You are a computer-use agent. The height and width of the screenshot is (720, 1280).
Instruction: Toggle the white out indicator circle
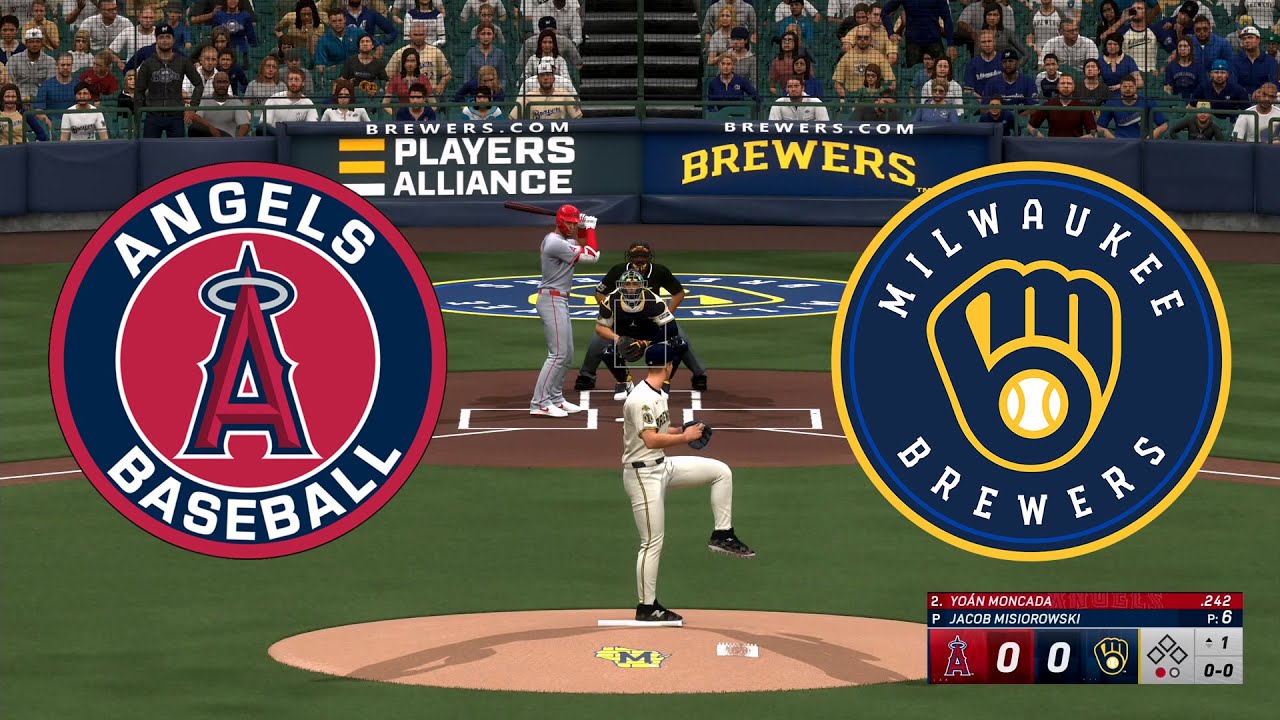coord(1174,671)
